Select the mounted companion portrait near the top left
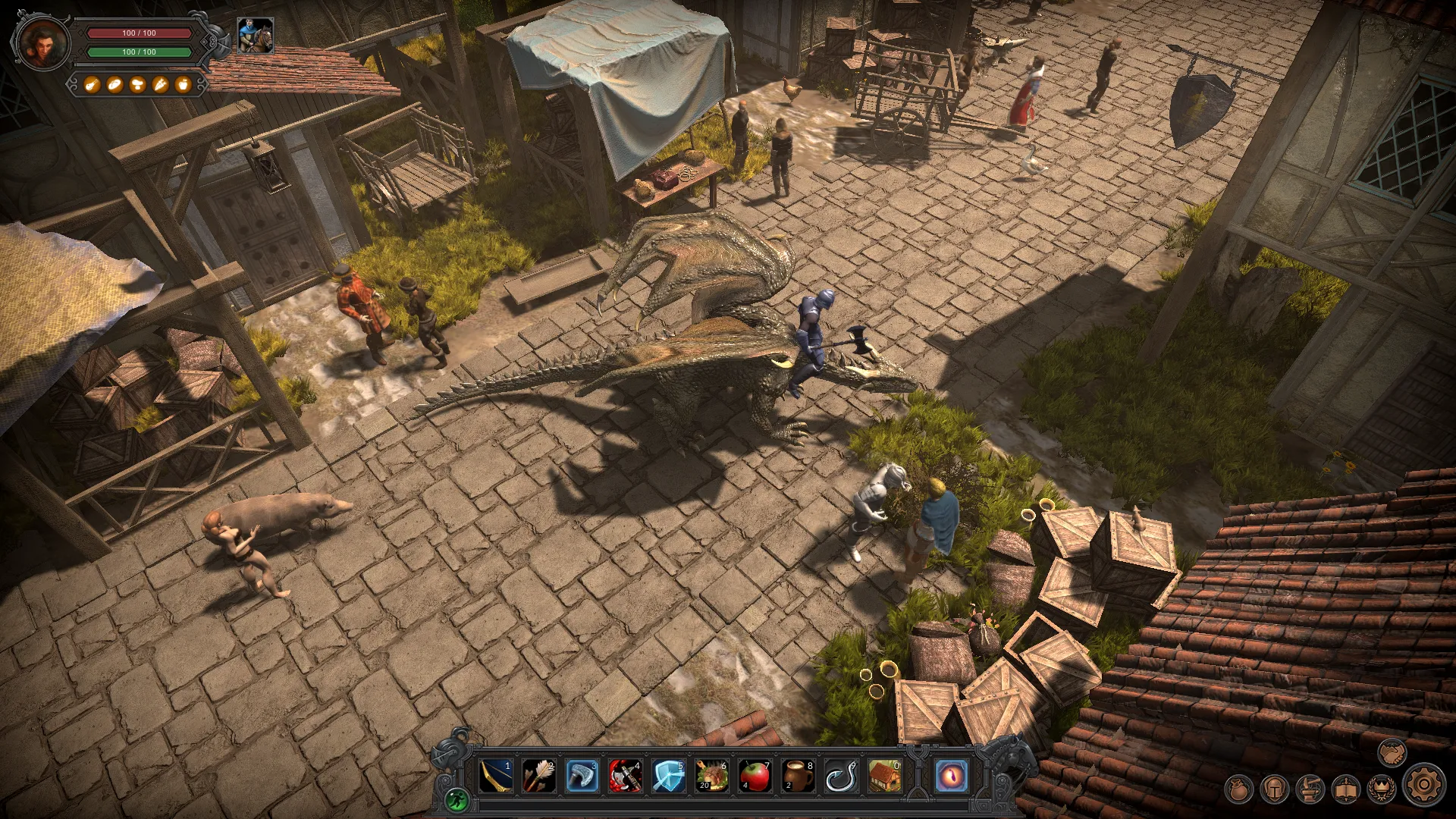 click(255, 34)
